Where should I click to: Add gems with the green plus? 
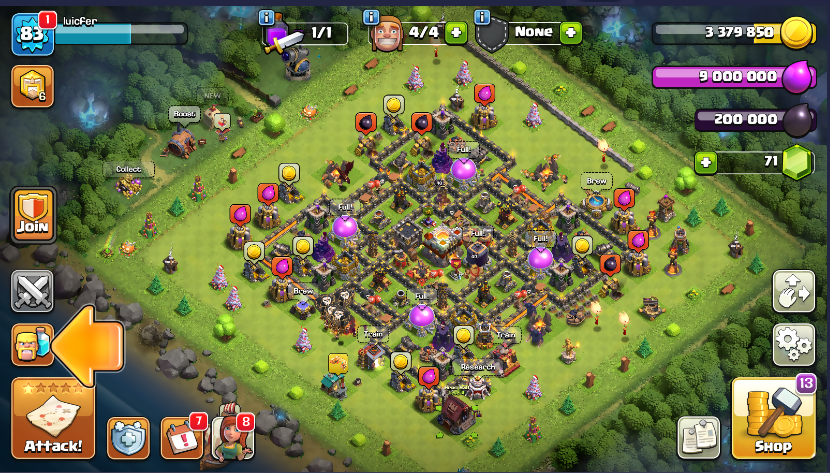click(x=706, y=160)
